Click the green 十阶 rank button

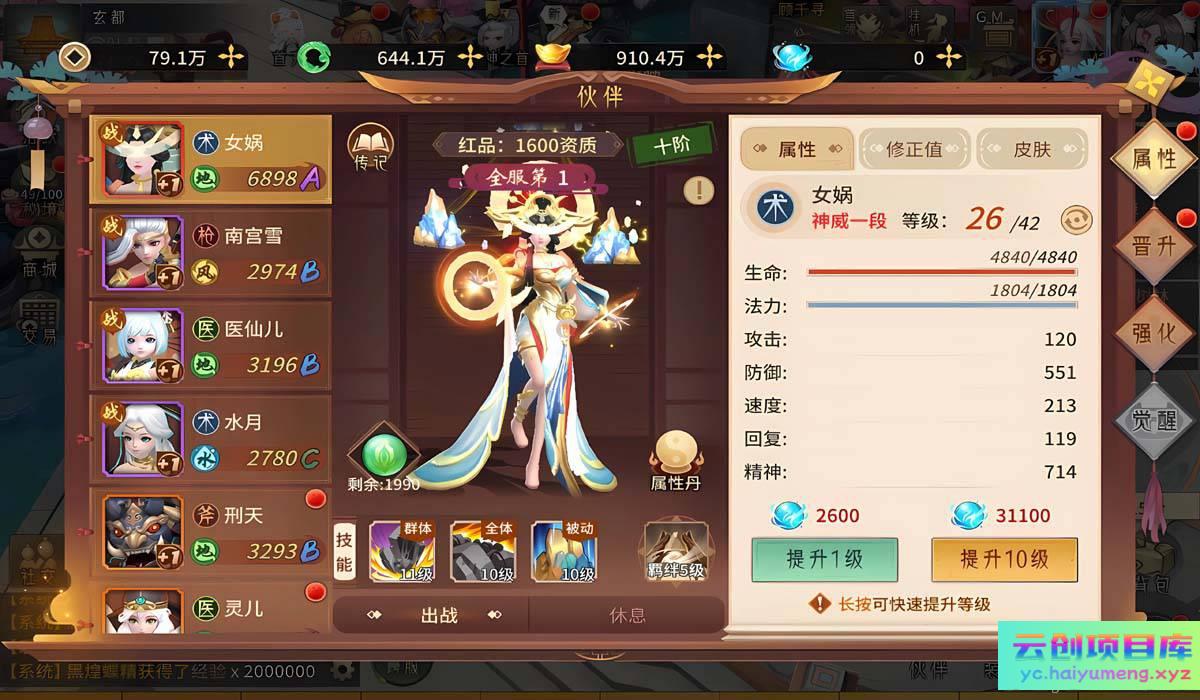click(671, 145)
